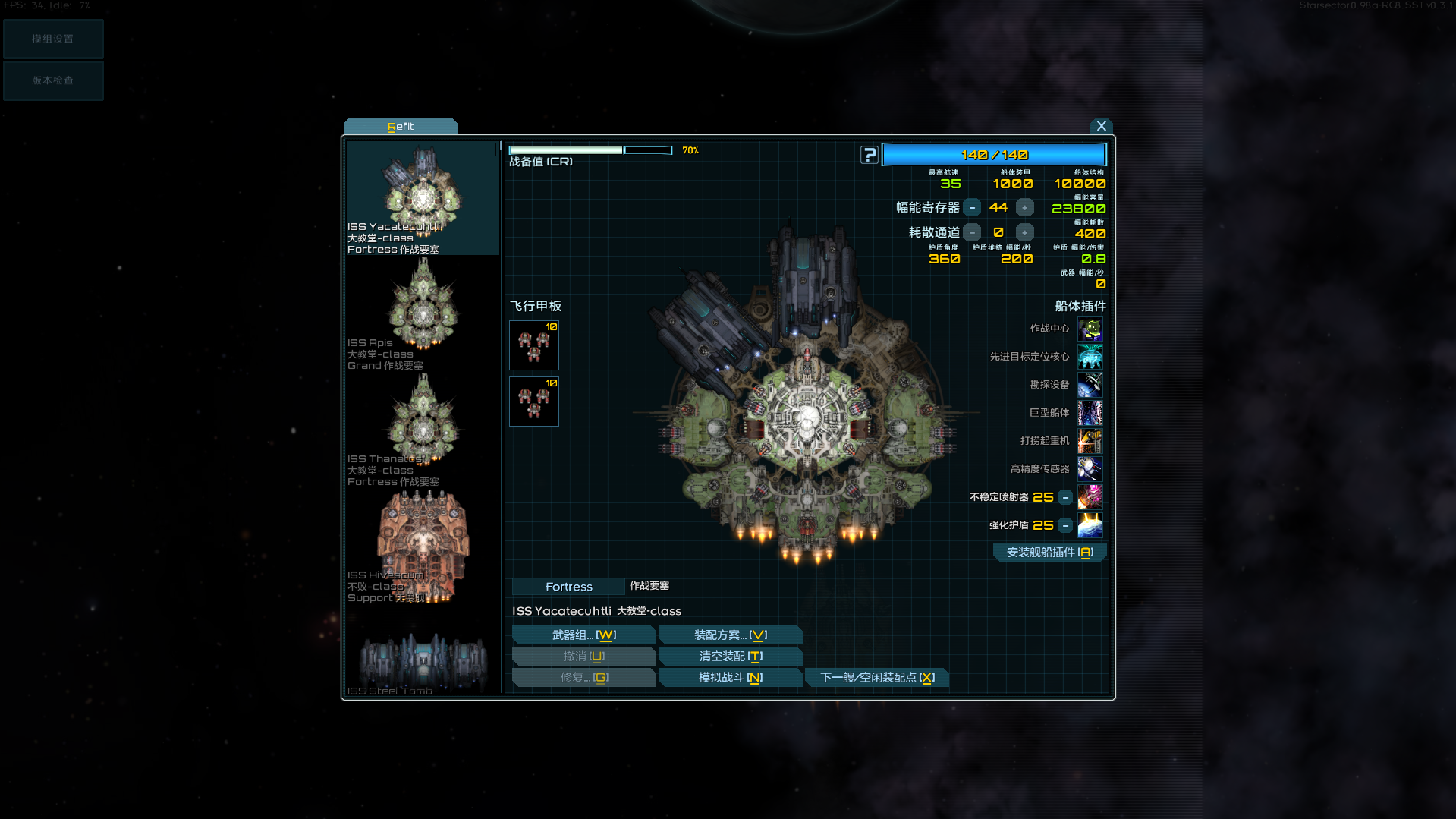This screenshot has height=819, width=1456.
Task: Open the question mark help button
Action: pyautogui.click(x=870, y=155)
